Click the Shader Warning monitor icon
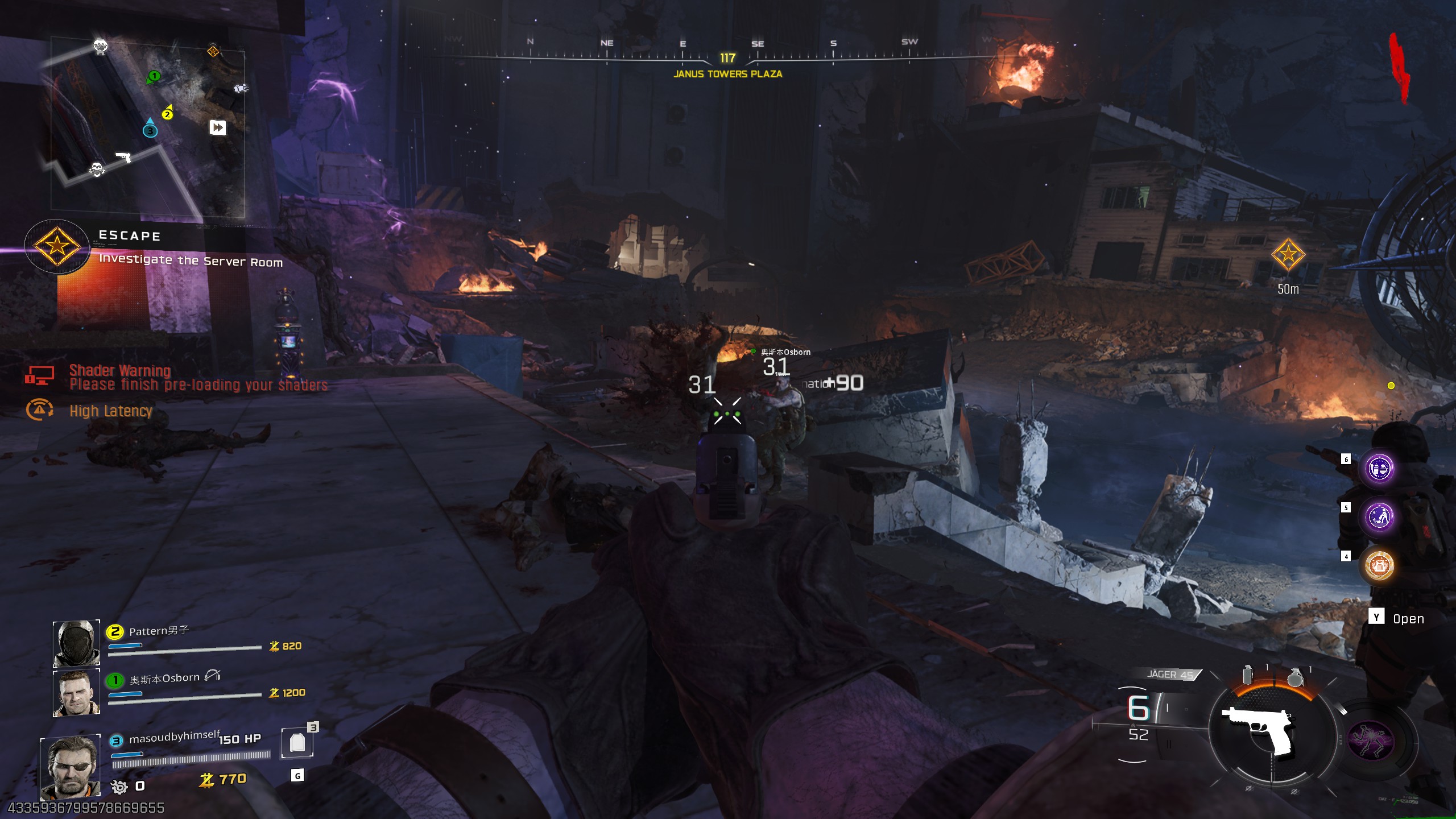Viewport: 1456px width, 819px height. click(x=39, y=375)
